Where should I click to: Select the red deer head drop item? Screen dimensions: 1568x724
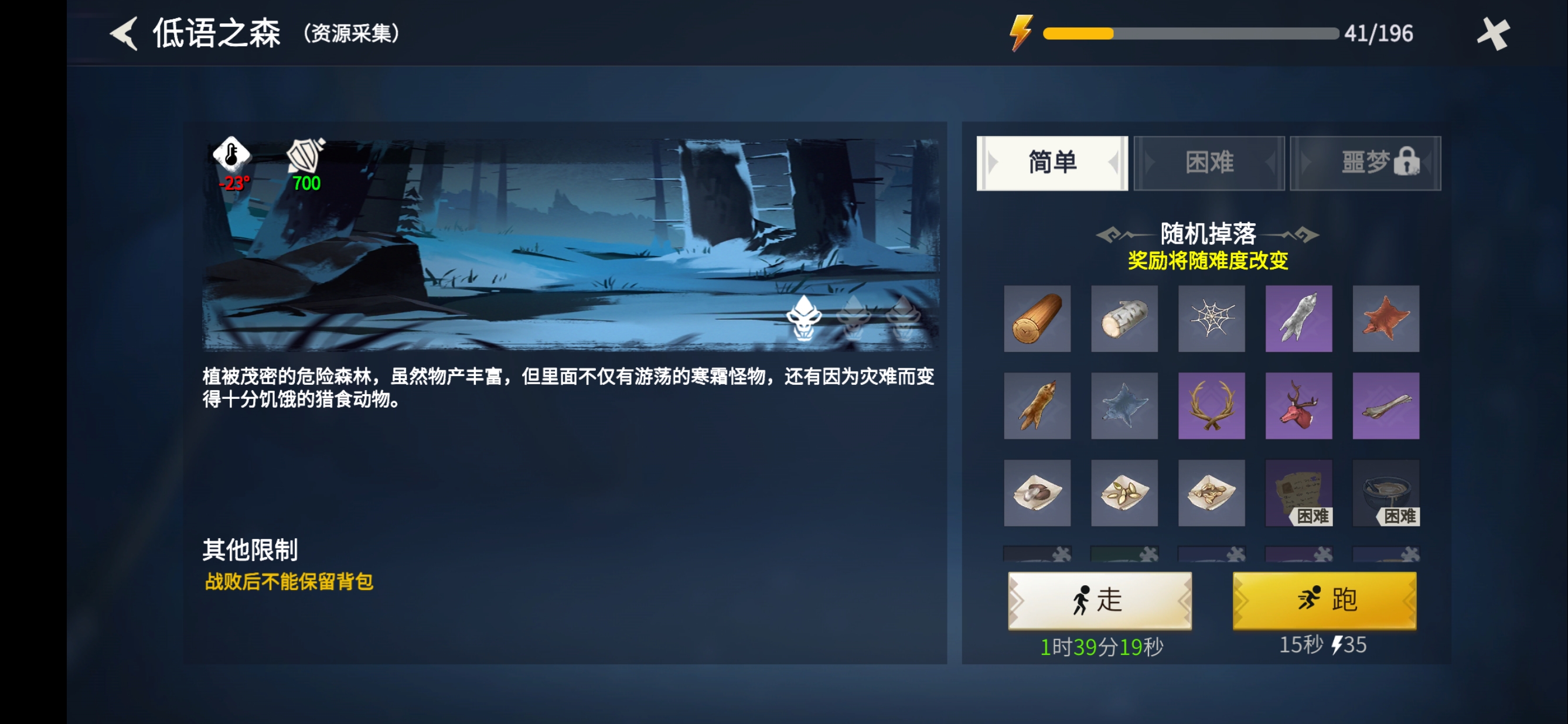(1298, 405)
